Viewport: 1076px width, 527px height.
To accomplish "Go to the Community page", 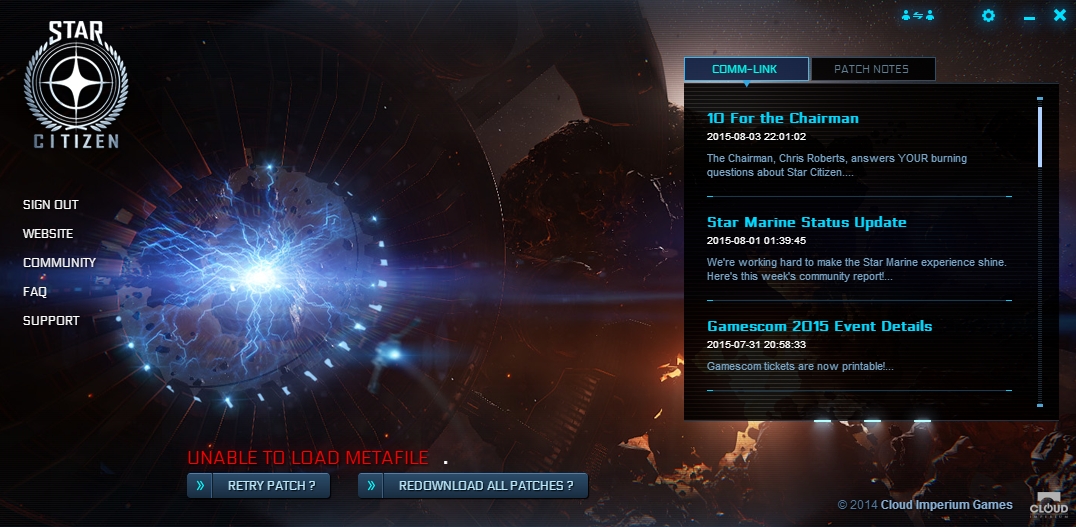I will coord(60,263).
